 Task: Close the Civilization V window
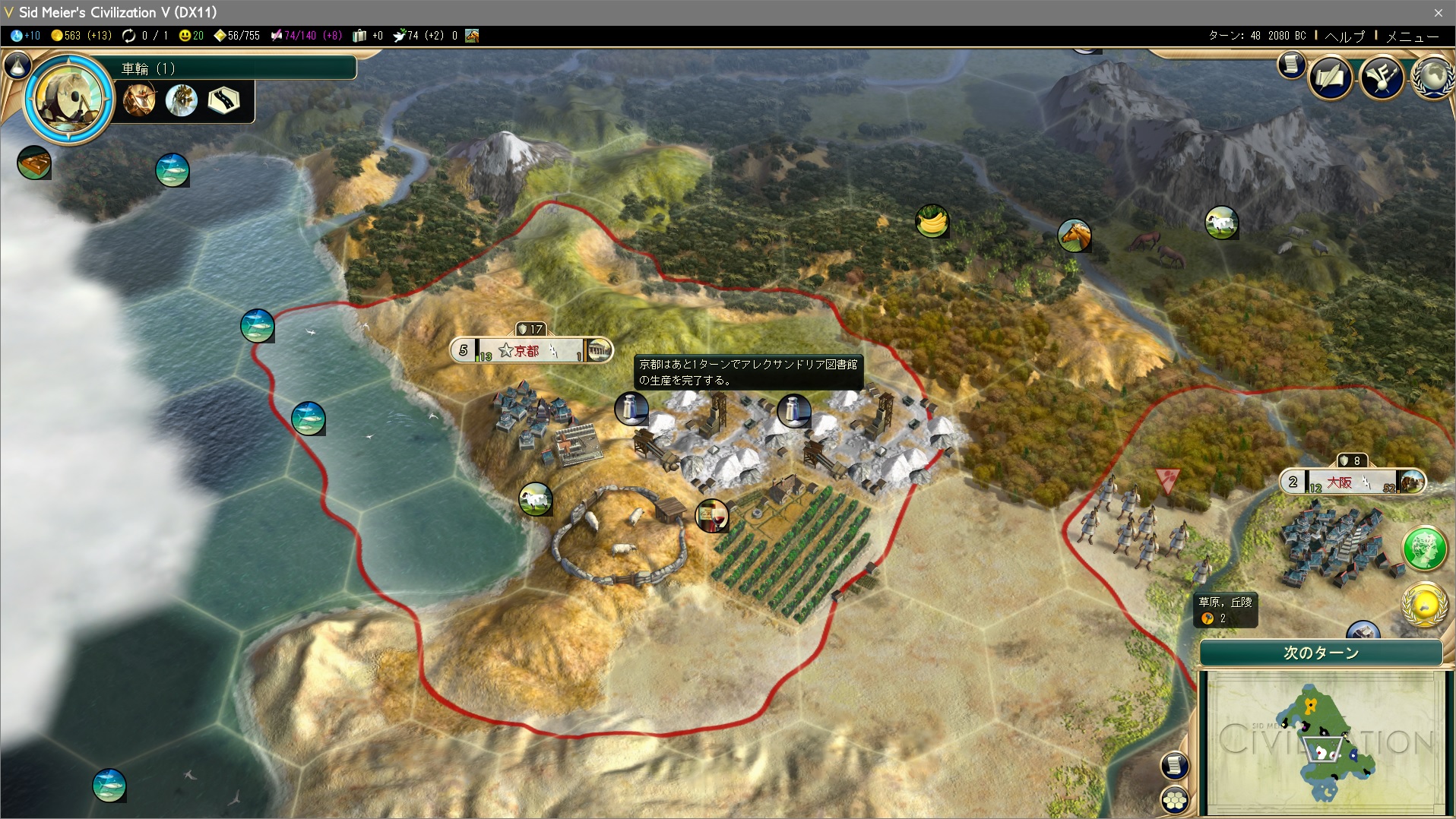tap(1438, 12)
